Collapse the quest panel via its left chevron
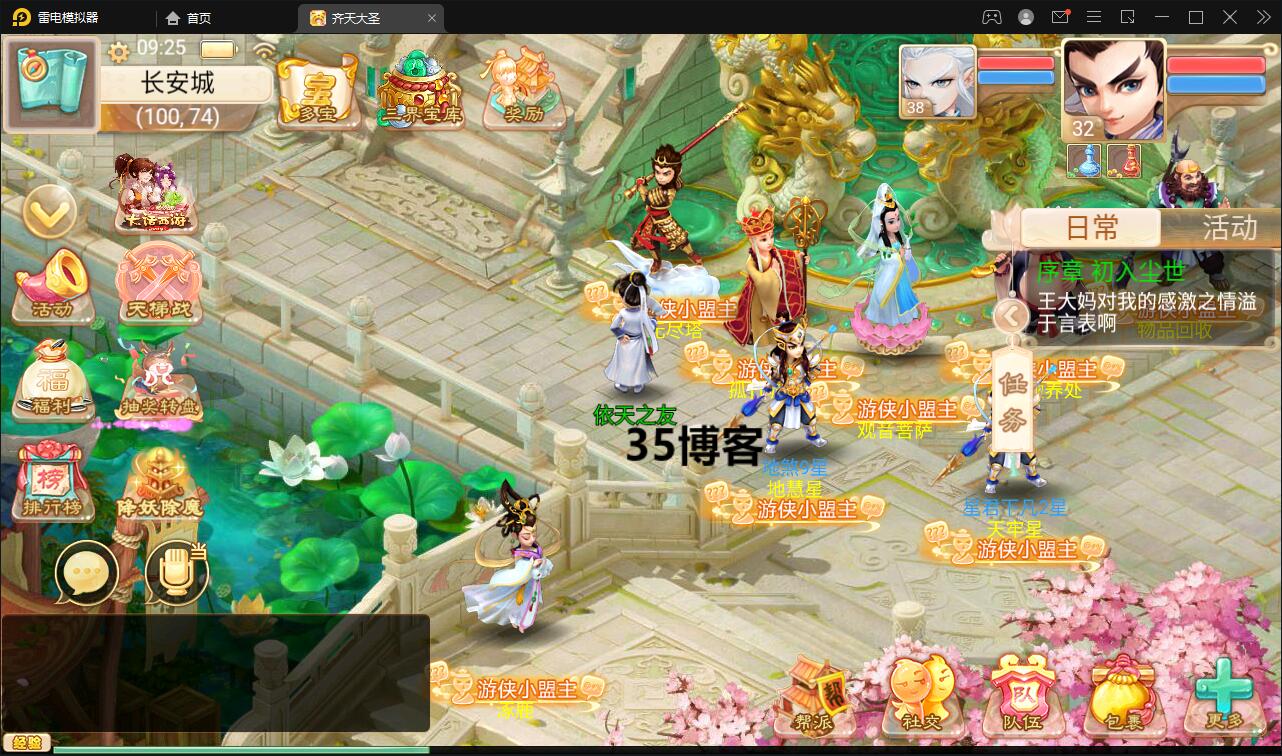Viewport: 1282px width, 756px height. click(1011, 315)
